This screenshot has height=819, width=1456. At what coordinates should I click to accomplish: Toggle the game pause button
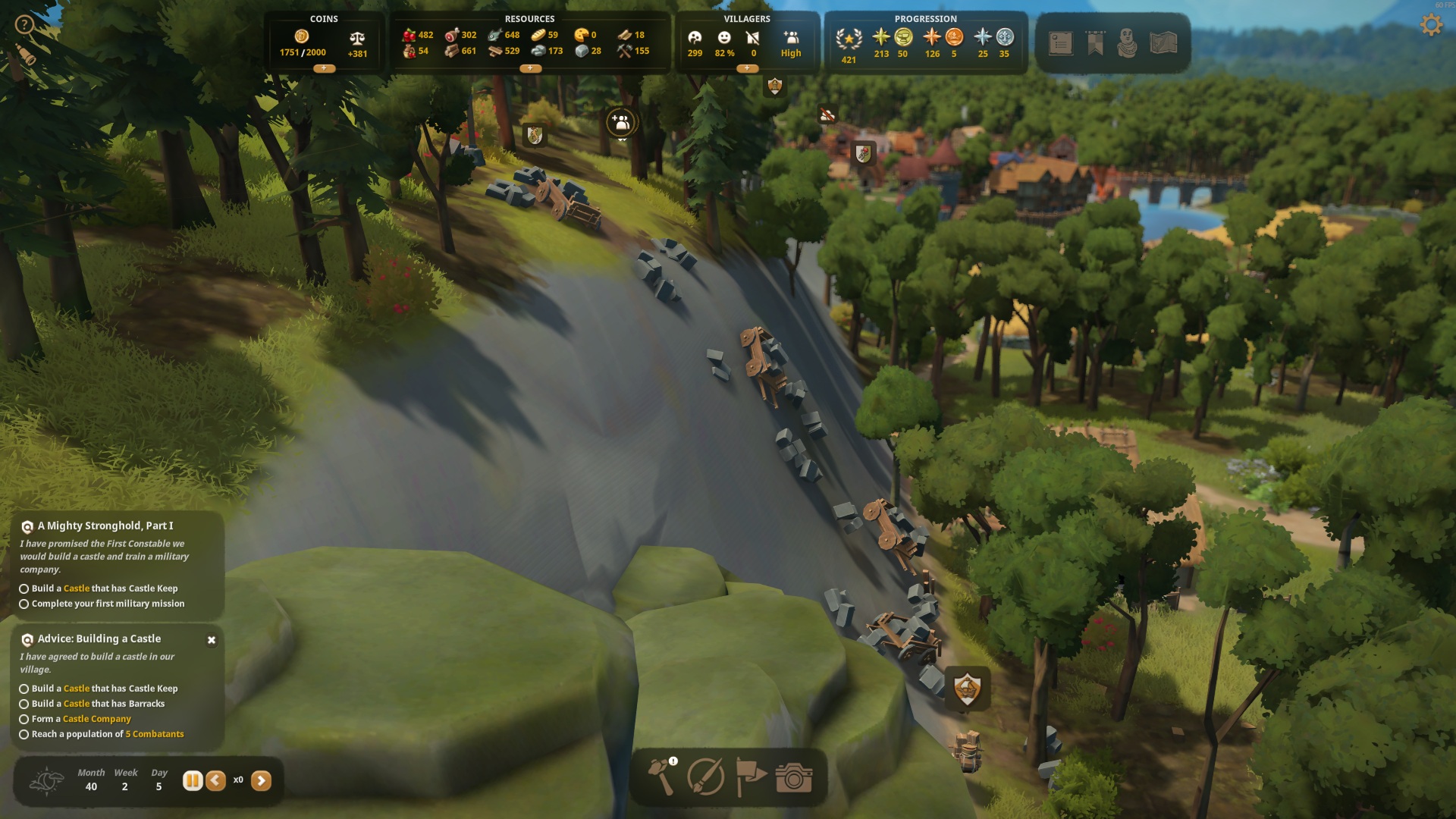click(x=193, y=780)
